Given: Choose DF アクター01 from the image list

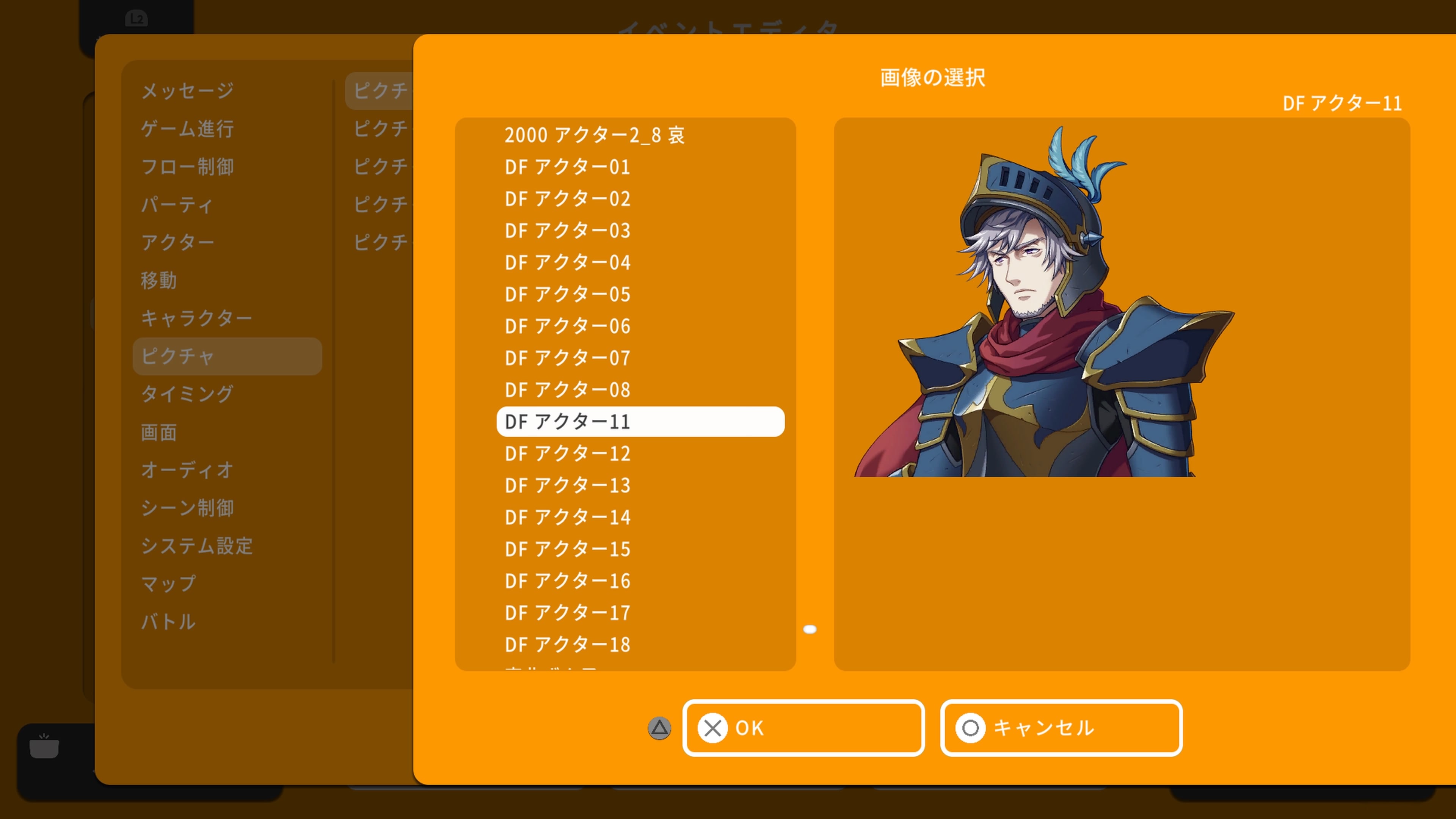Looking at the screenshot, I should (x=567, y=167).
